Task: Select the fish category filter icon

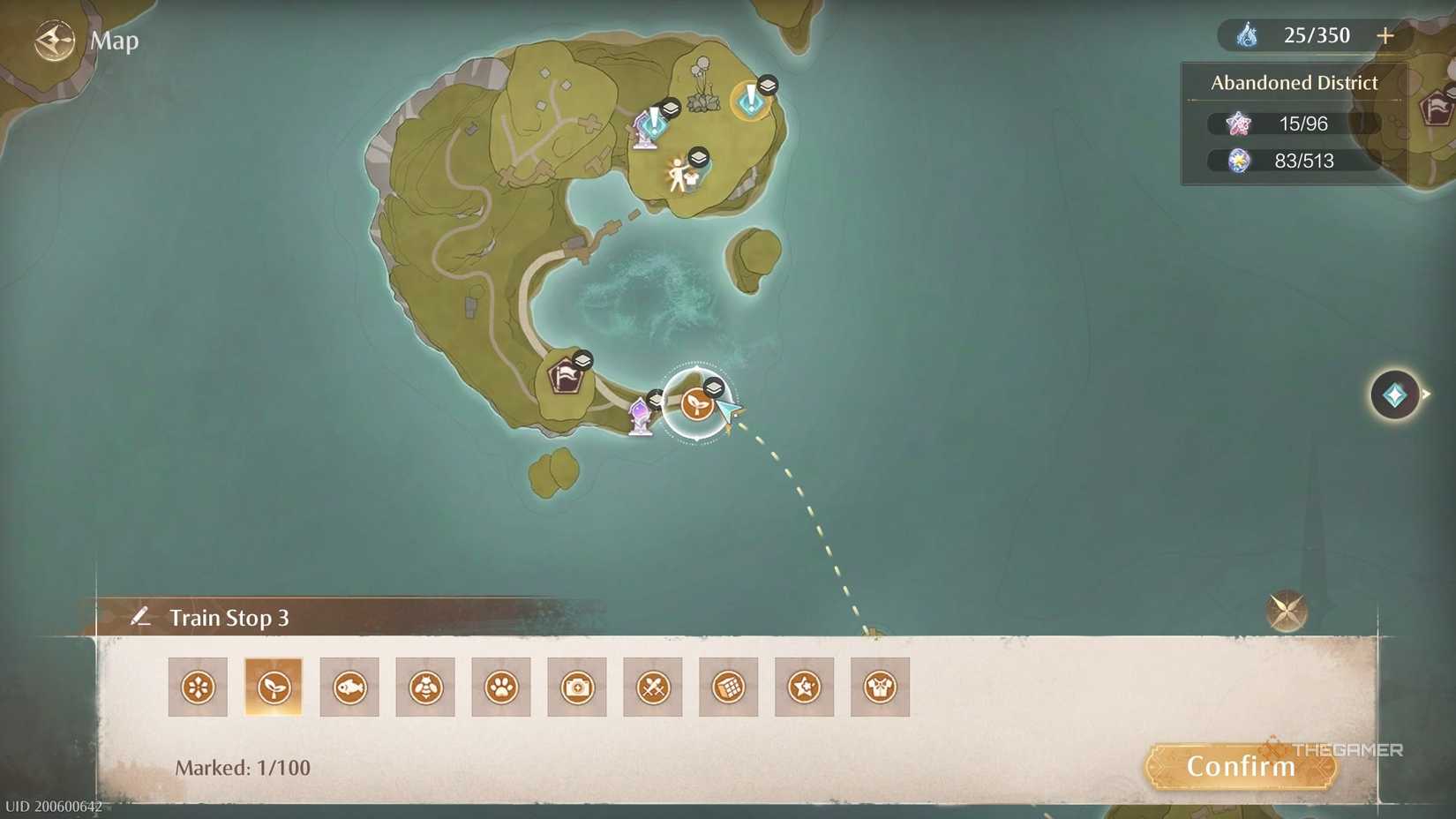Action: 349,687
